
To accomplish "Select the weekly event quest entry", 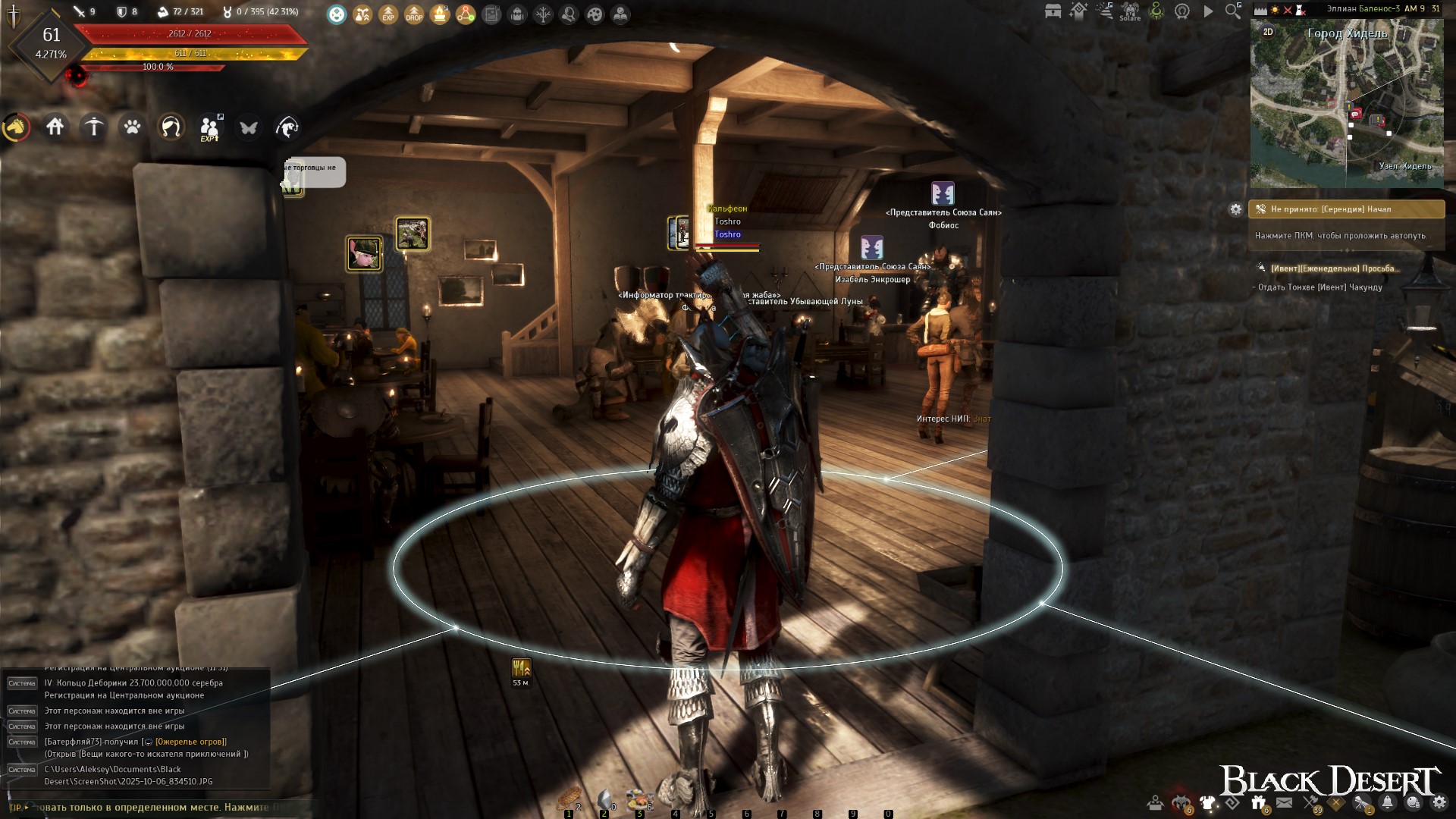I will (1333, 268).
